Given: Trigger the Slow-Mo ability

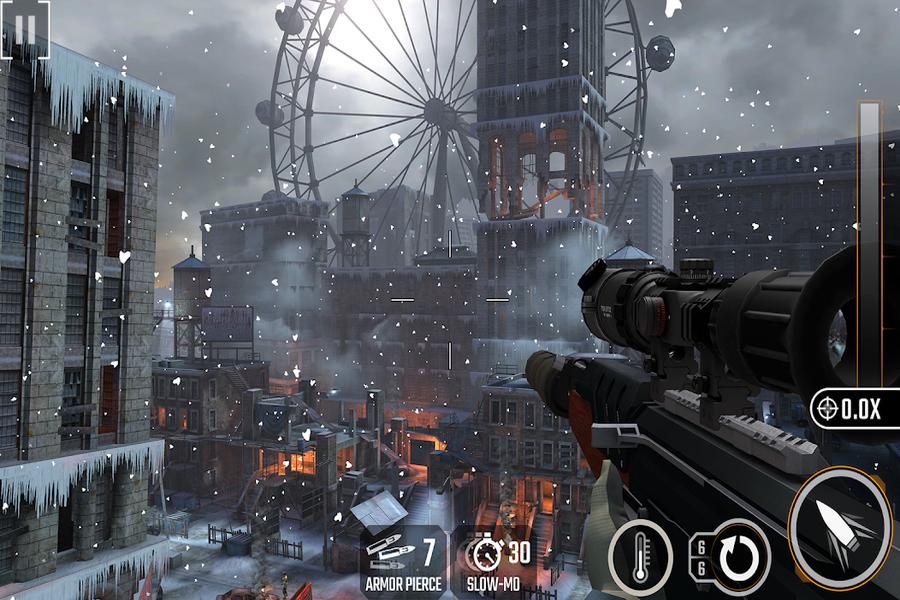Looking at the screenshot, I should pyautogui.click(x=498, y=561).
